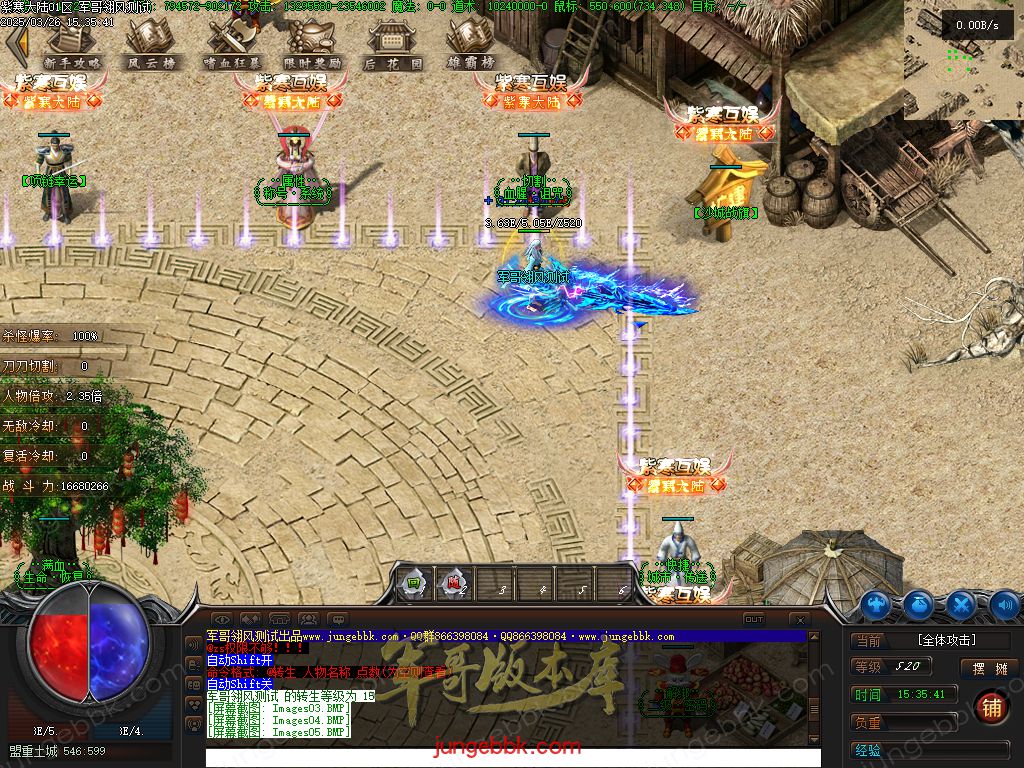Open the character equipment (muscle figure) button
This screenshot has height=768, width=1024.
pos(876,604)
